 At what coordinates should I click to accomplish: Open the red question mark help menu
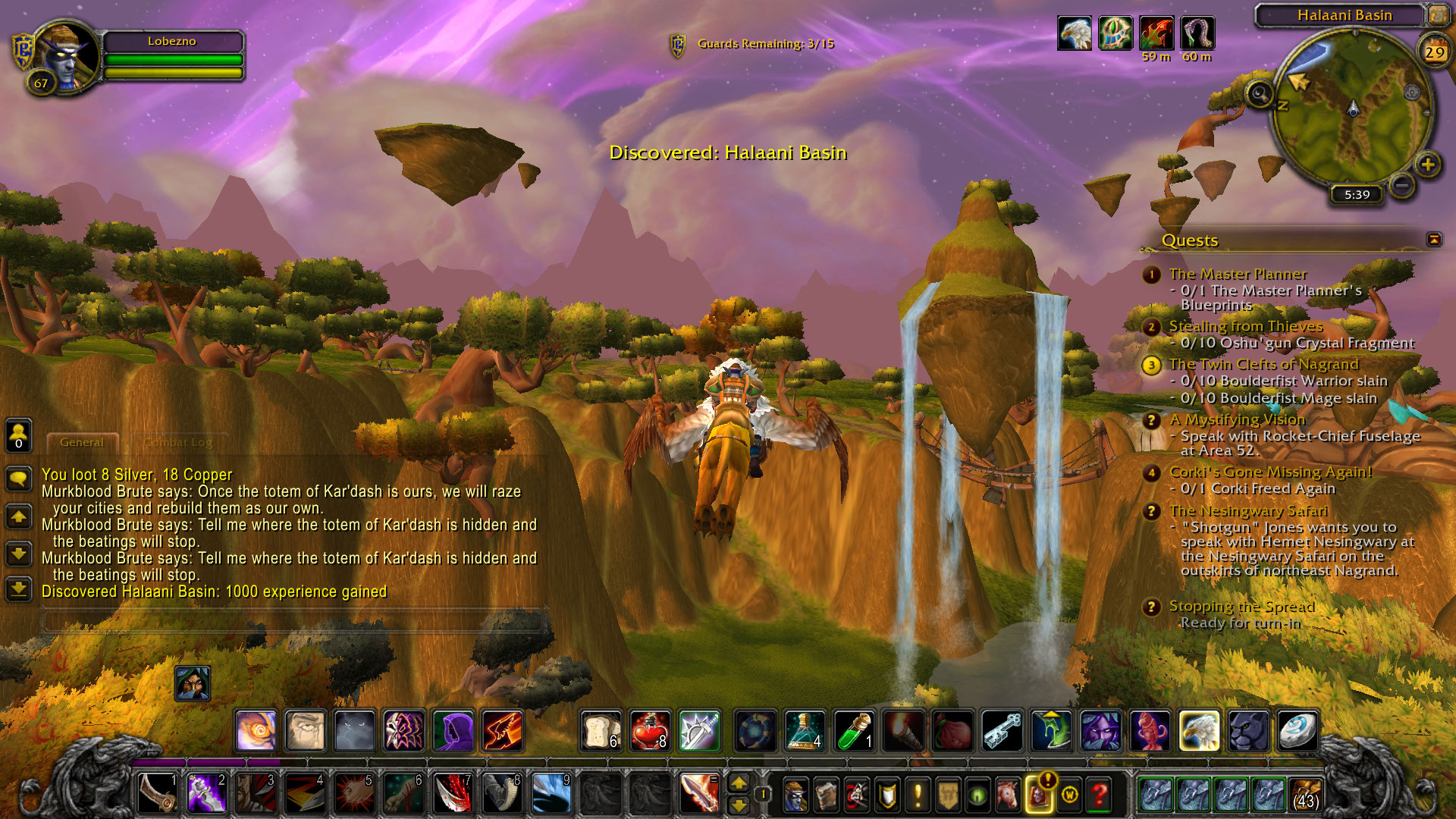[x=1100, y=795]
